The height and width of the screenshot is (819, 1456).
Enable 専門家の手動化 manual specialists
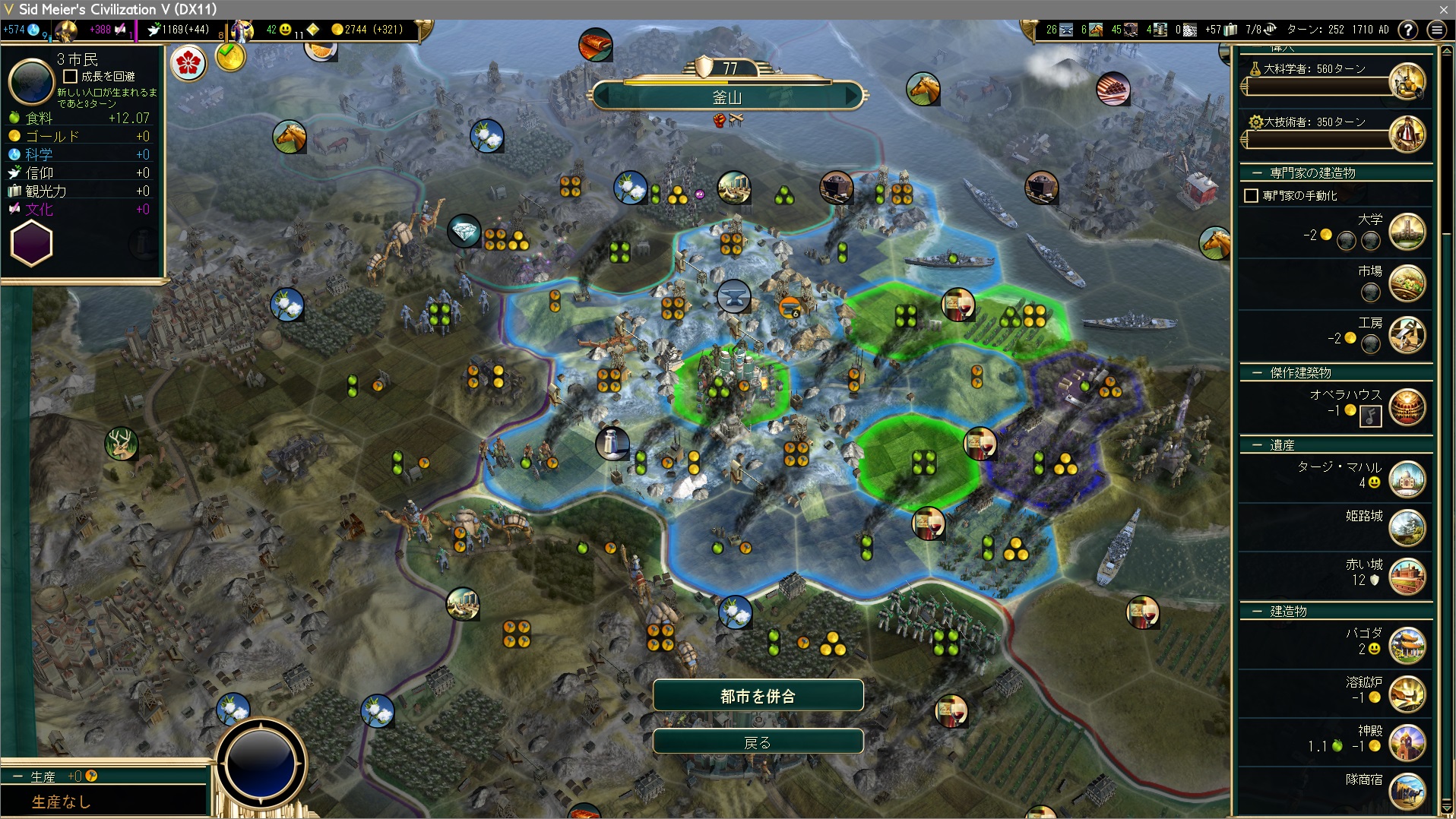(x=1251, y=196)
